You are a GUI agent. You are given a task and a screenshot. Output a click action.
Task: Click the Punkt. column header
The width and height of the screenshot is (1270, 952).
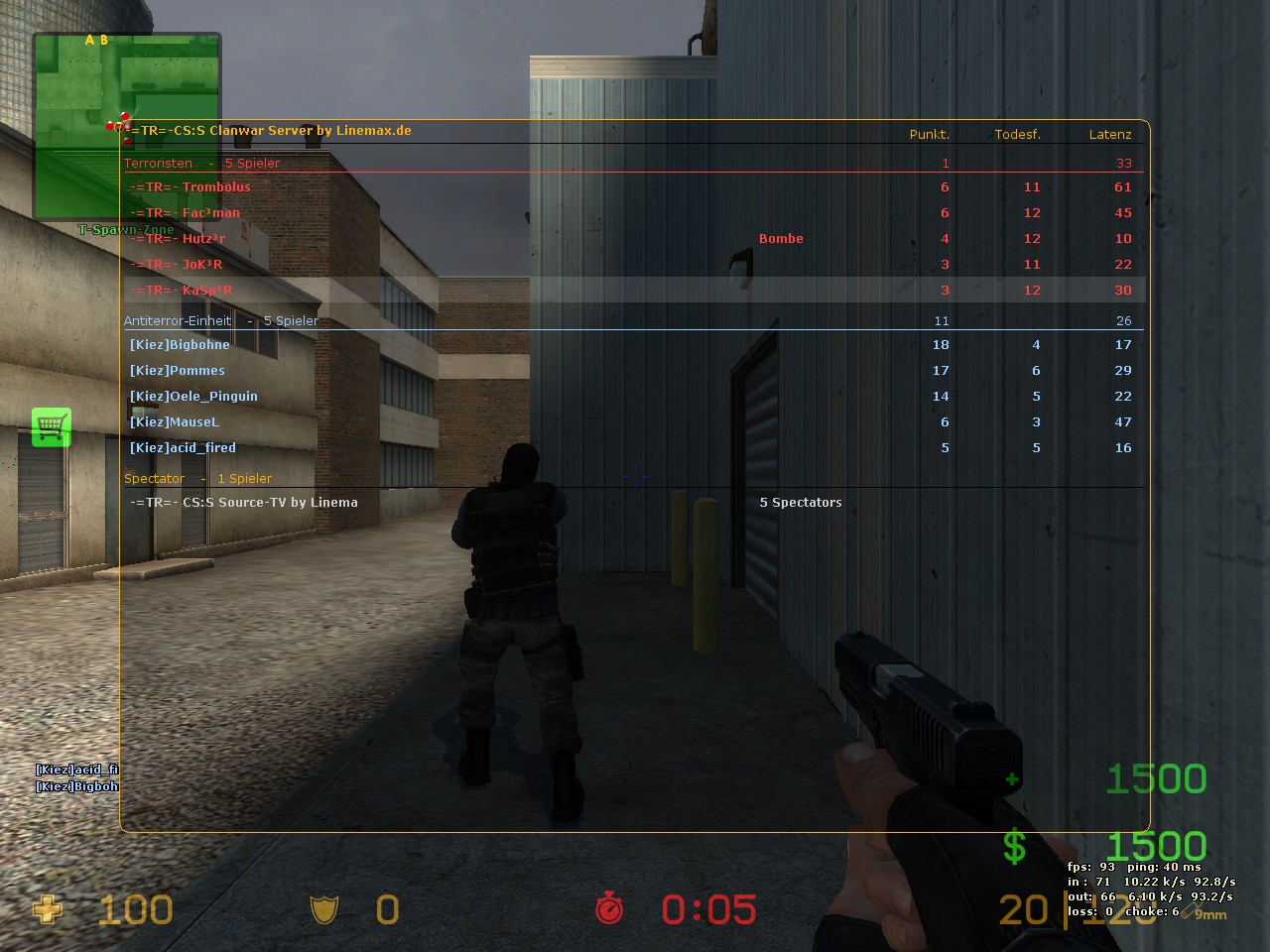tap(929, 135)
